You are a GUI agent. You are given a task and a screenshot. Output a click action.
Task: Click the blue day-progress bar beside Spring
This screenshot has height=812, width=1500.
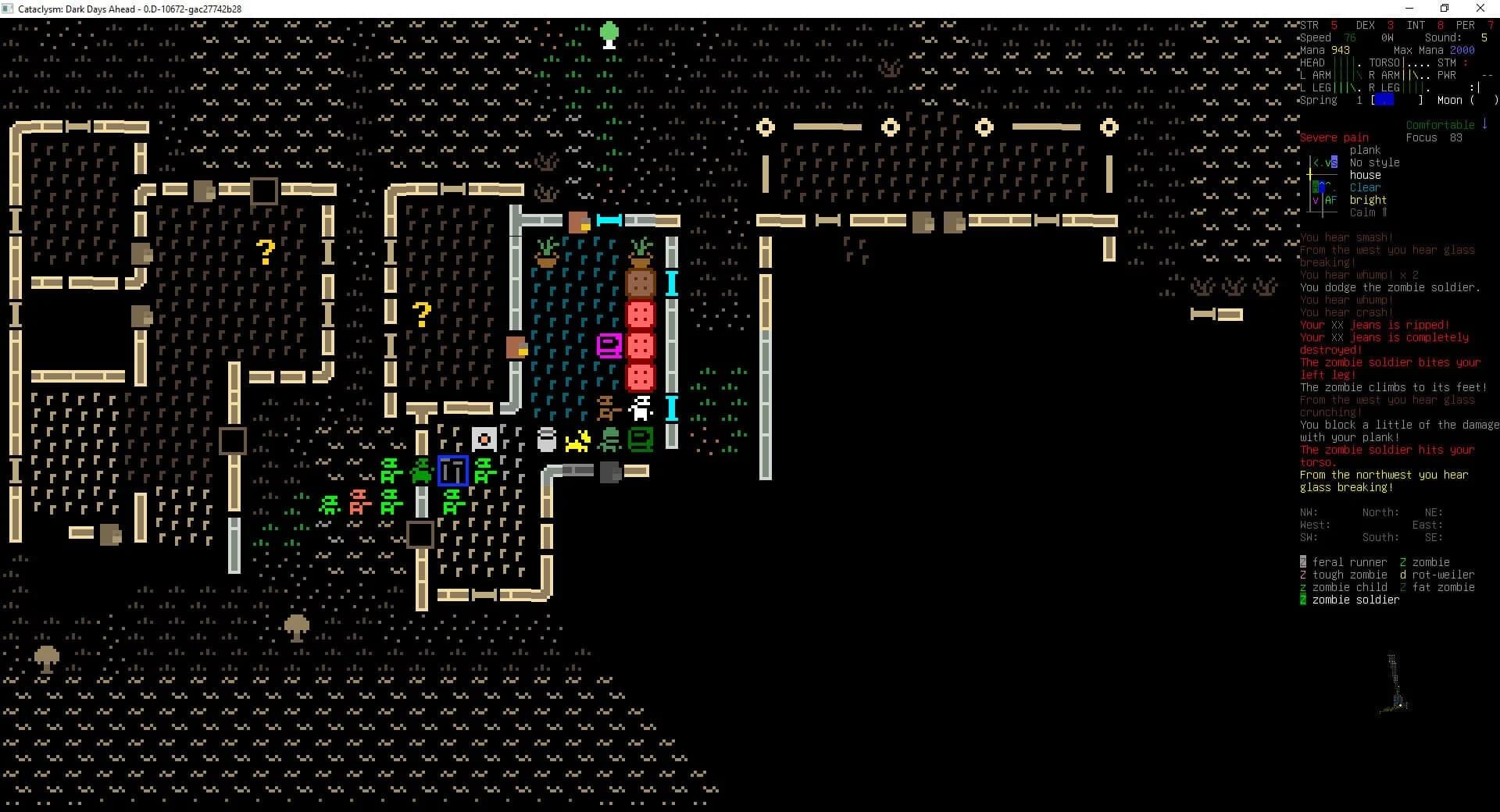(1384, 100)
